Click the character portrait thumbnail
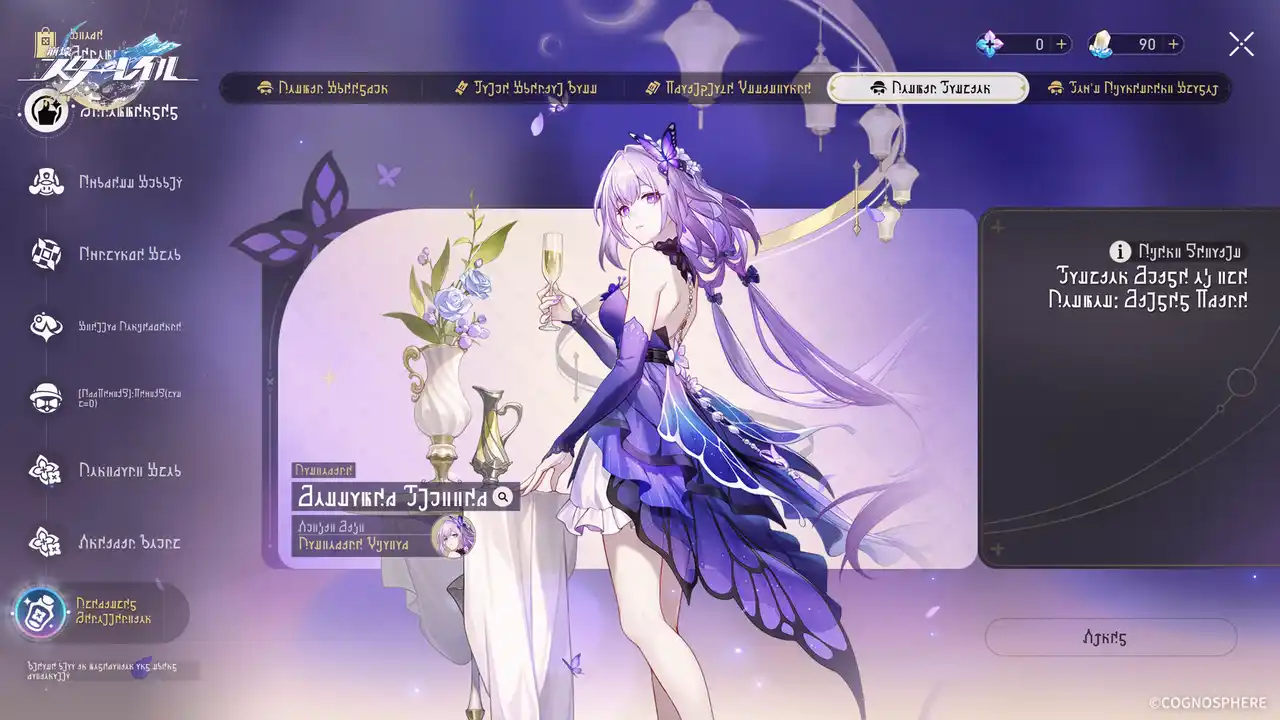This screenshot has height=720, width=1280. click(x=453, y=537)
